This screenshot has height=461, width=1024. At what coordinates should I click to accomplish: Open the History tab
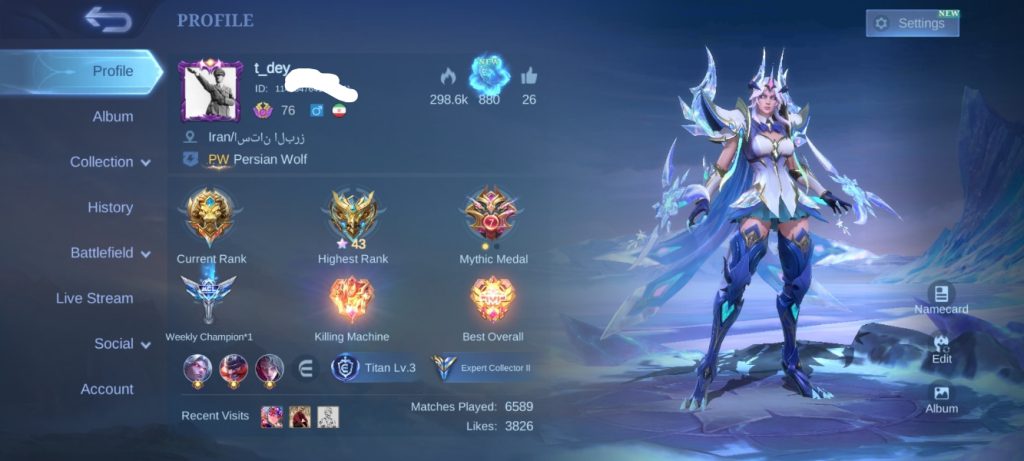point(110,207)
